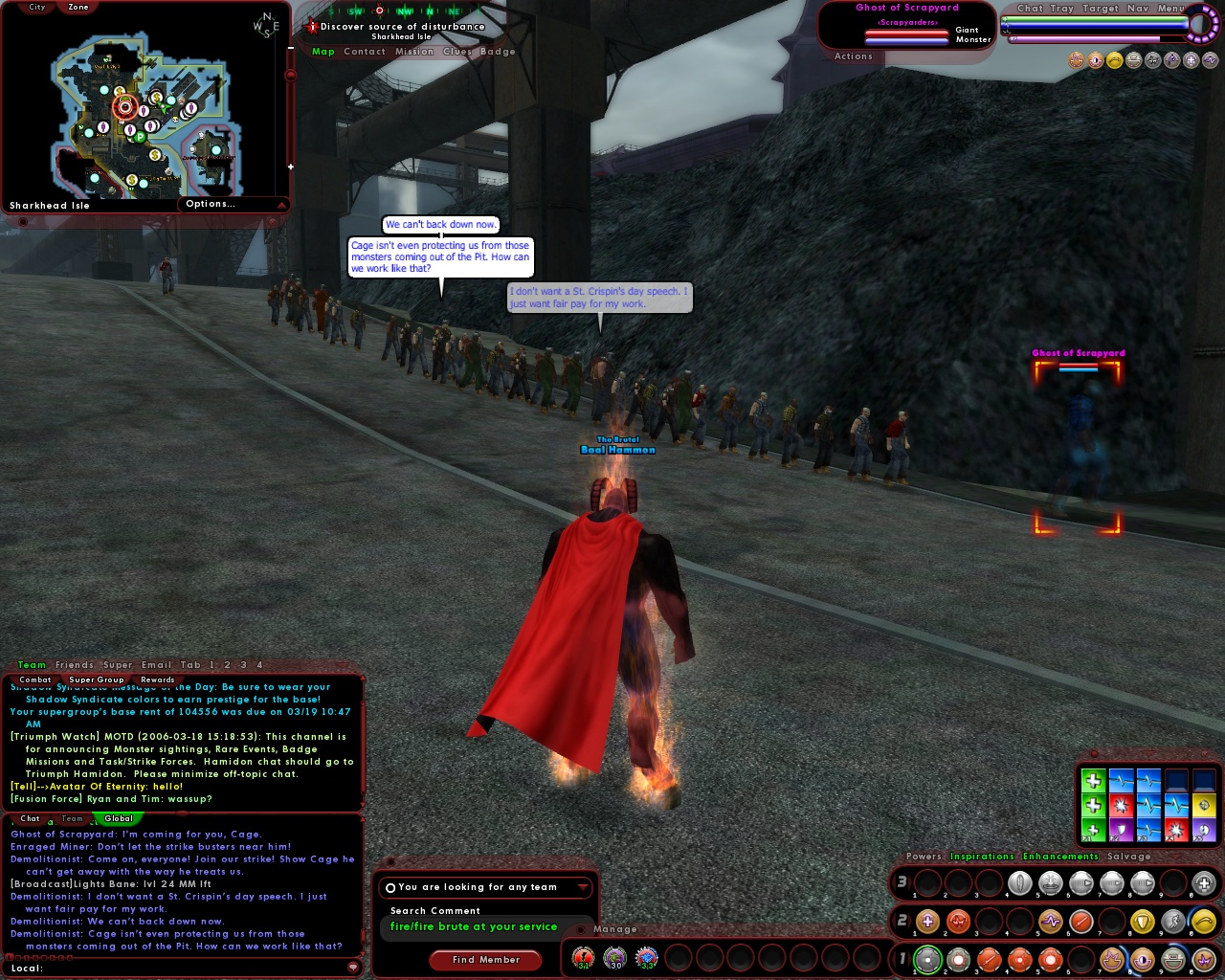Click the Rest power icon in tray 3
This screenshot has width=1225, height=980.
(x=1201, y=883)
